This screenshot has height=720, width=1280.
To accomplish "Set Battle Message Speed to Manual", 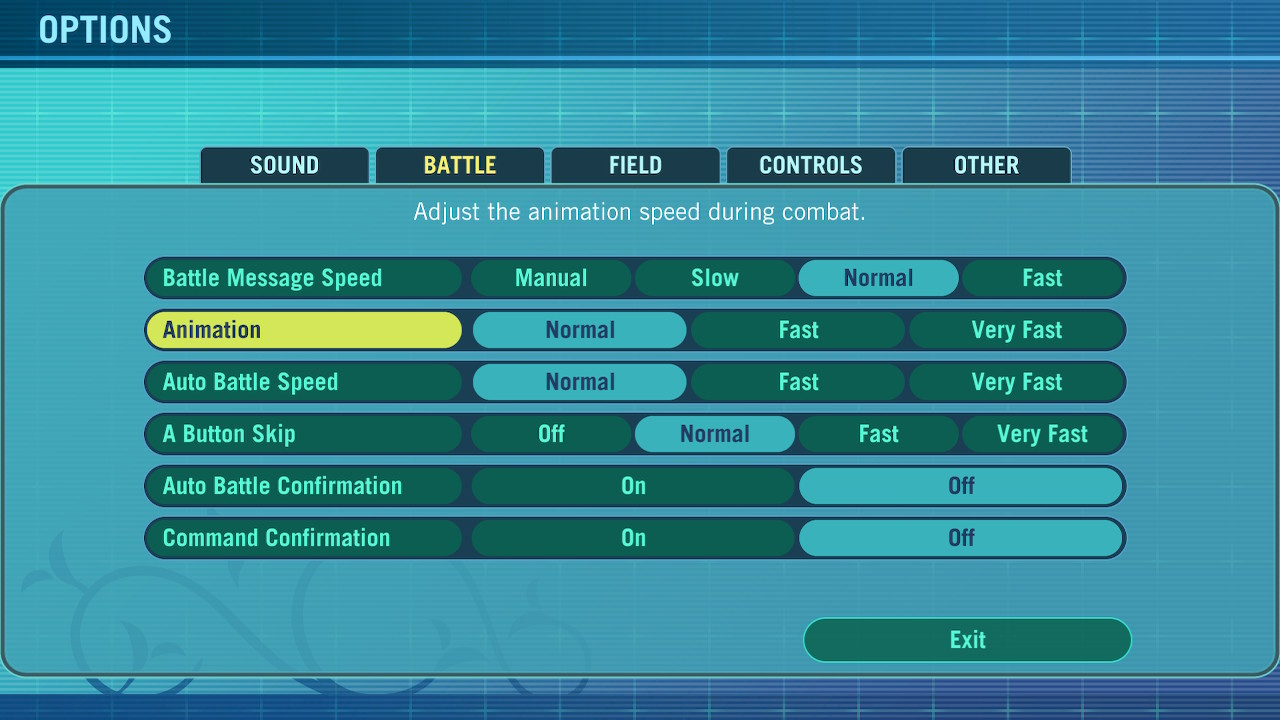I will click(551, 278).
